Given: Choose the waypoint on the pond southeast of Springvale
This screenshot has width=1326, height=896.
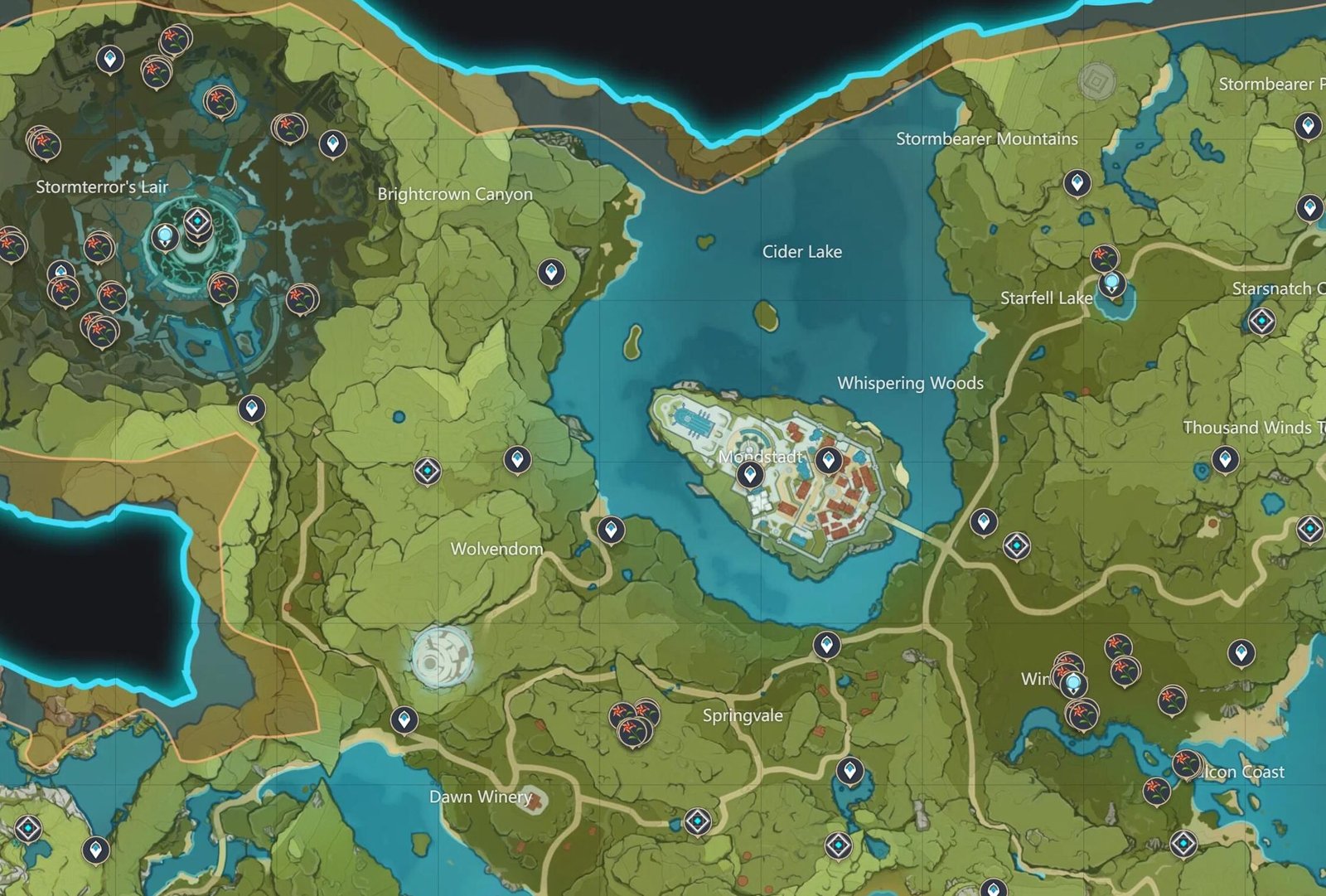Looking at the screenshot, I should 849,771.
